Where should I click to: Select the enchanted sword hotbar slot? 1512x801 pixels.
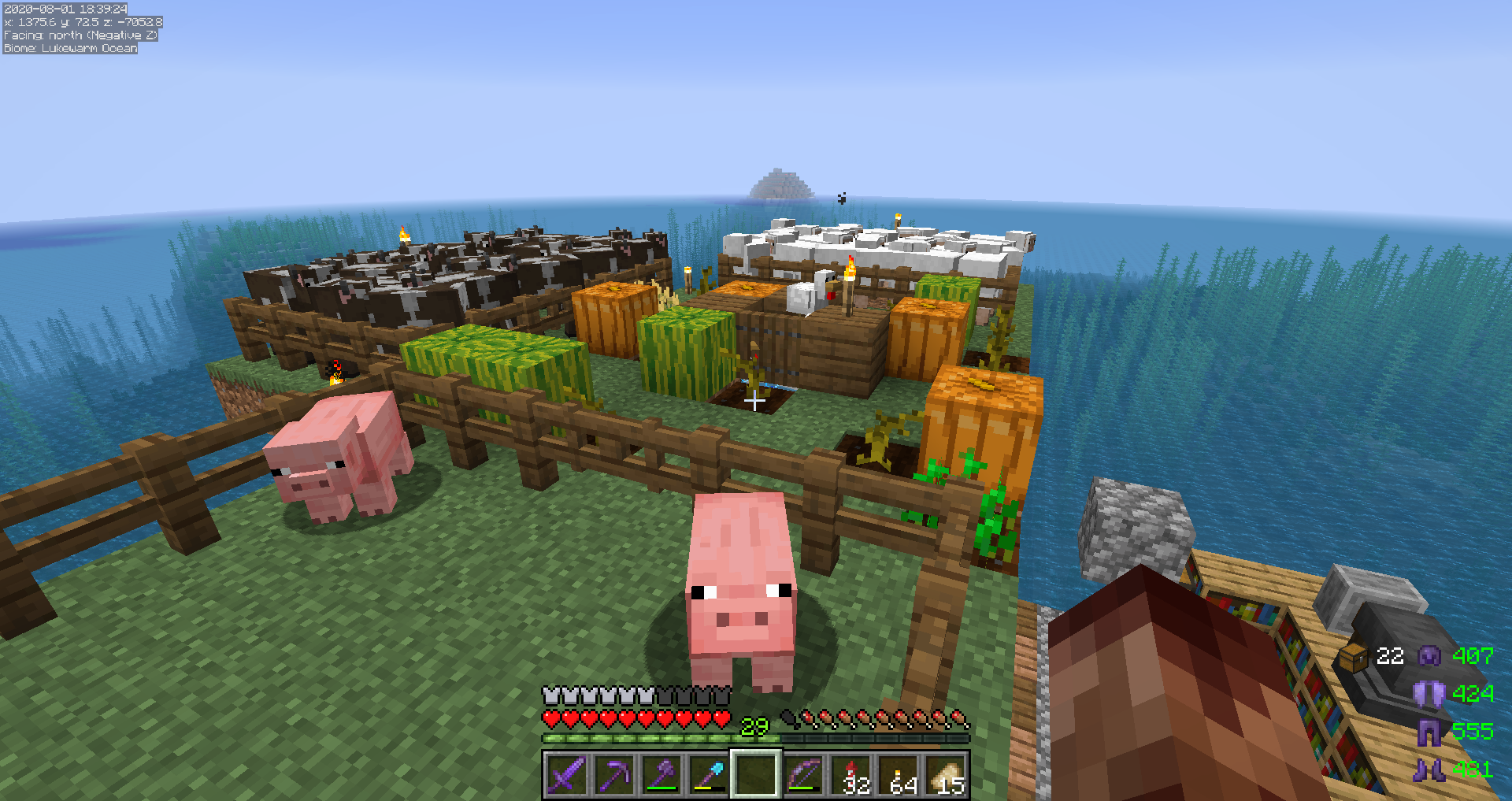(566, 775)
